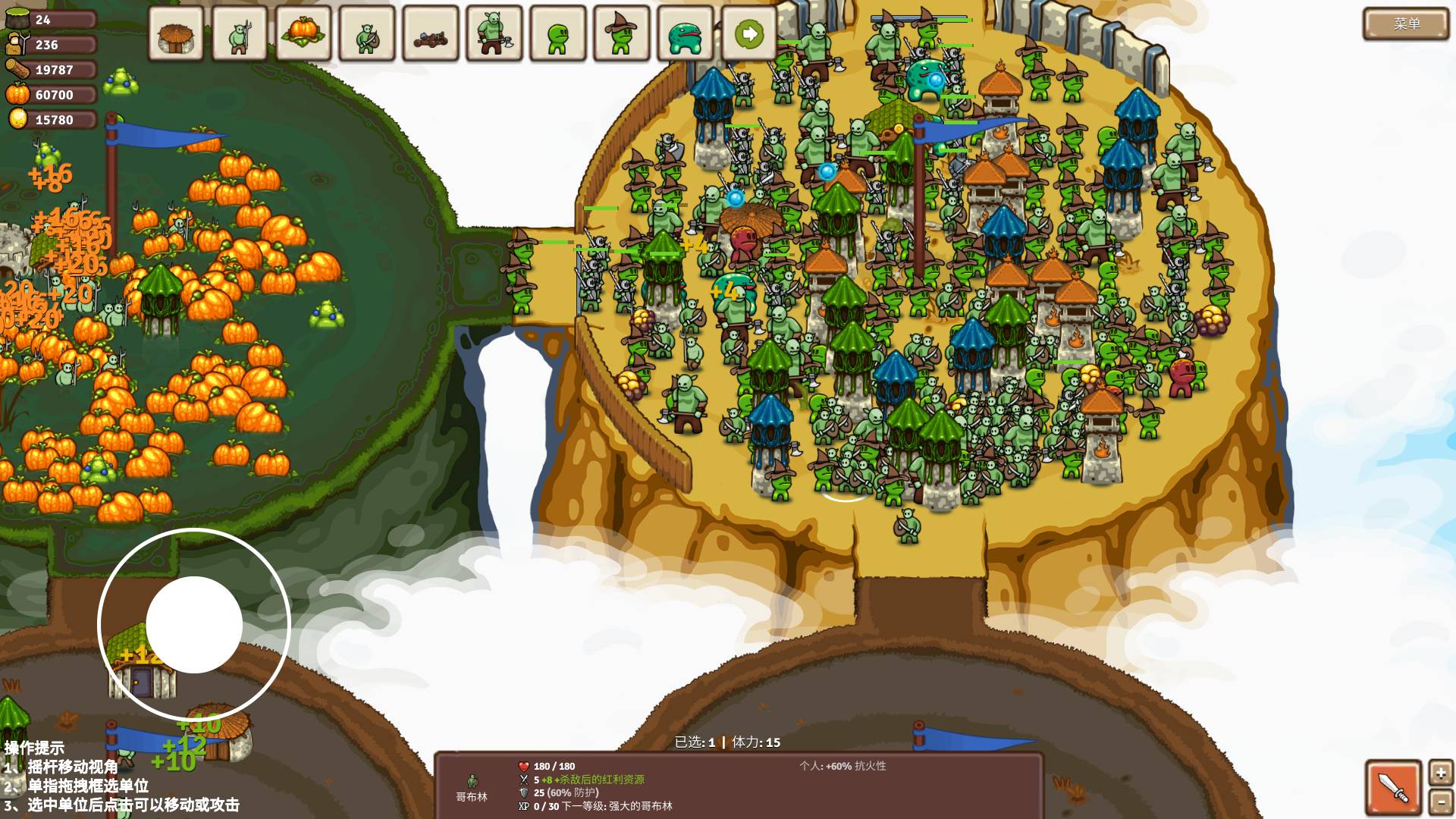Select the pumpkin farm build button
Image resolution: width=1456 pixels, height=819 pixels.
(303, 34)
